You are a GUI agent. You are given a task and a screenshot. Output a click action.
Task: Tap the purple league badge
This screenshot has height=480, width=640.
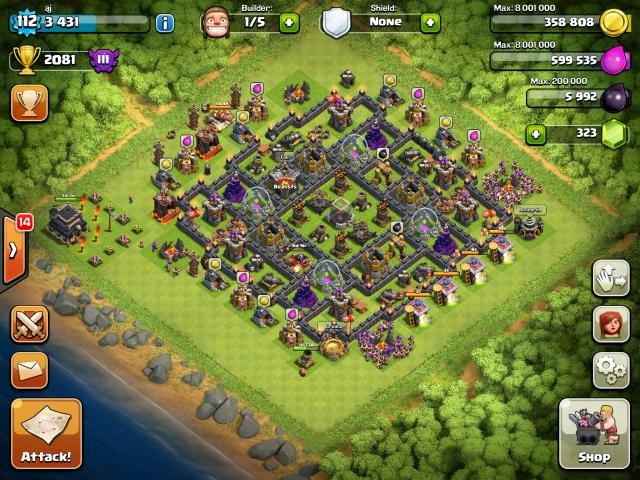pyautogui.click(x=102, y=60)
